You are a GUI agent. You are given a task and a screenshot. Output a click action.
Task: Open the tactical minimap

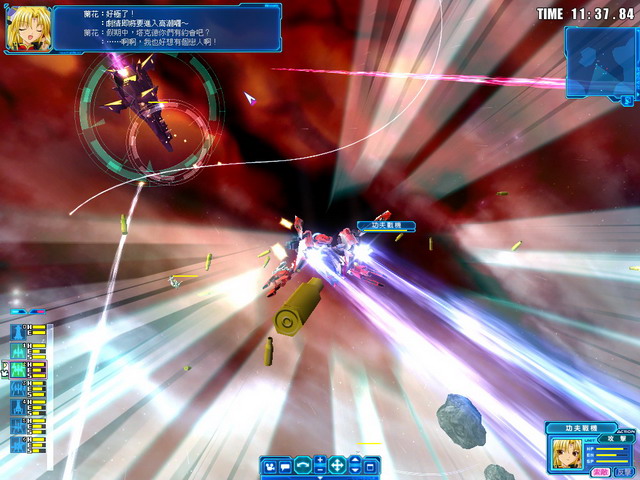599,62
